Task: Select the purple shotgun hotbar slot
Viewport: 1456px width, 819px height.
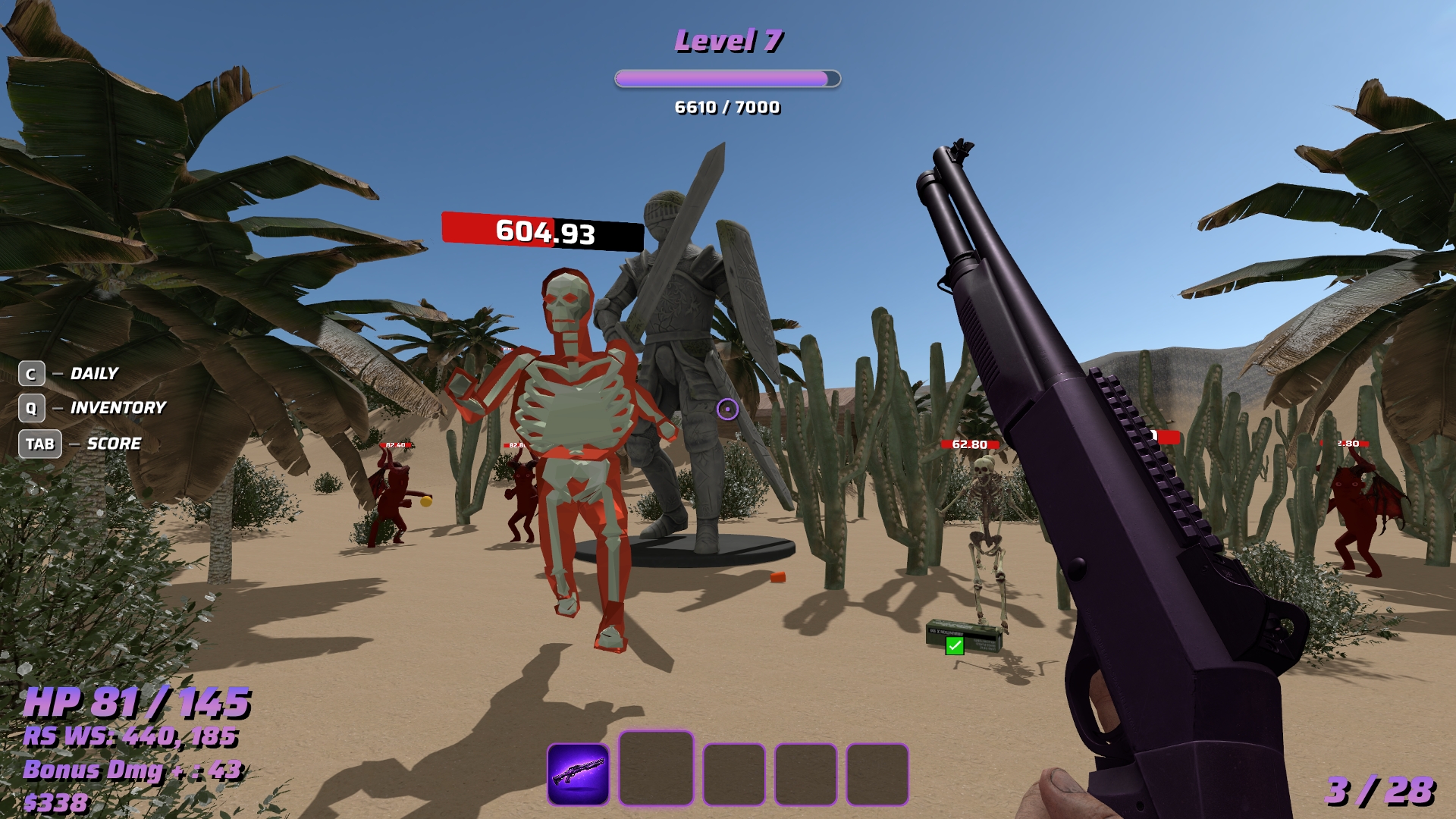Action: coord(578,773)
